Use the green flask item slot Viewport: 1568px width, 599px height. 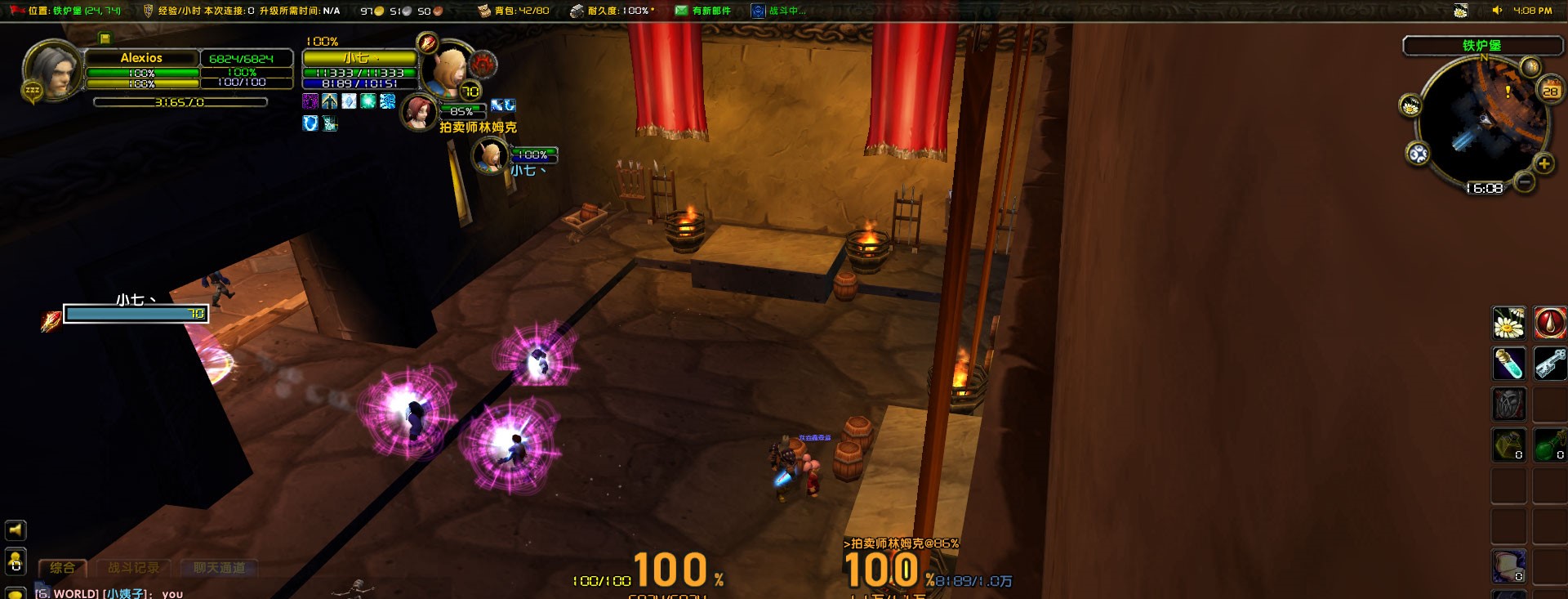(x=1549, y=445)
